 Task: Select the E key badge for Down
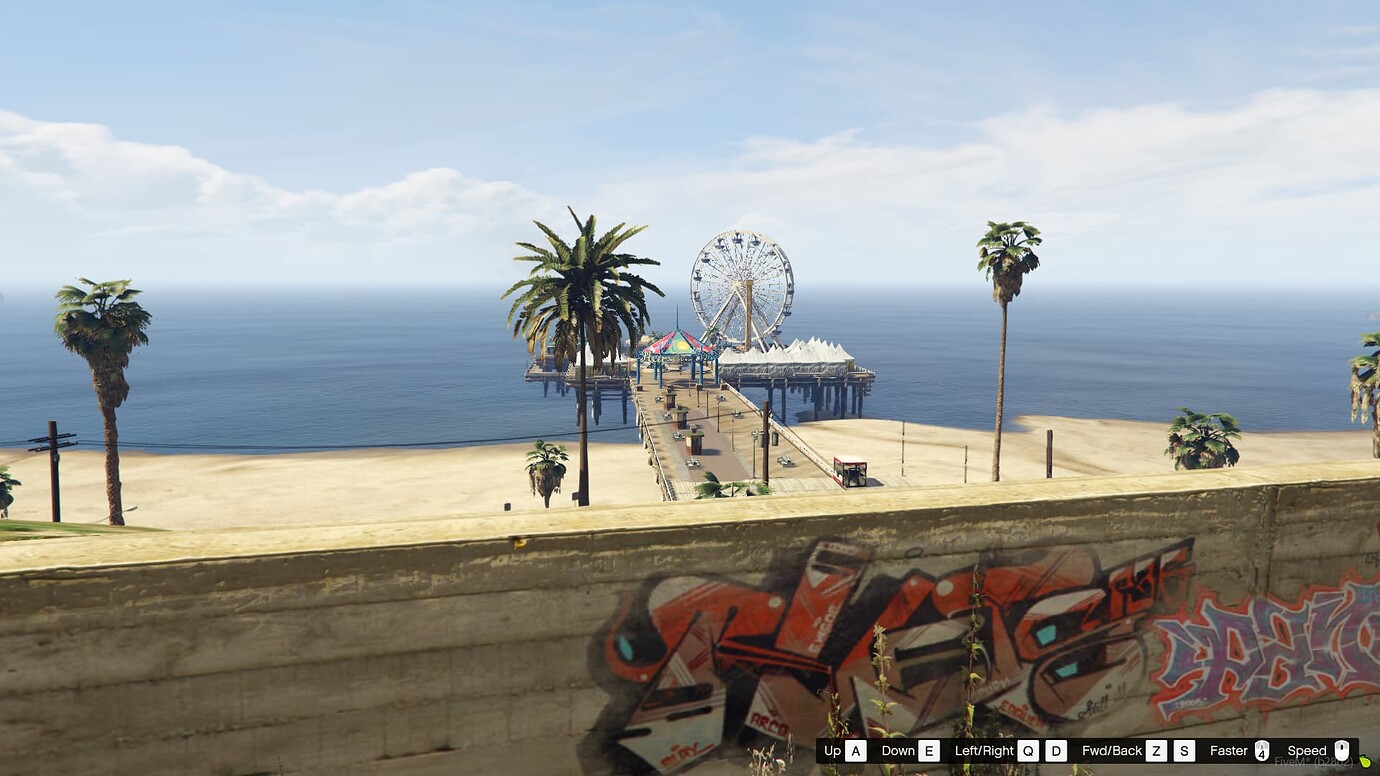click(929, 751)
